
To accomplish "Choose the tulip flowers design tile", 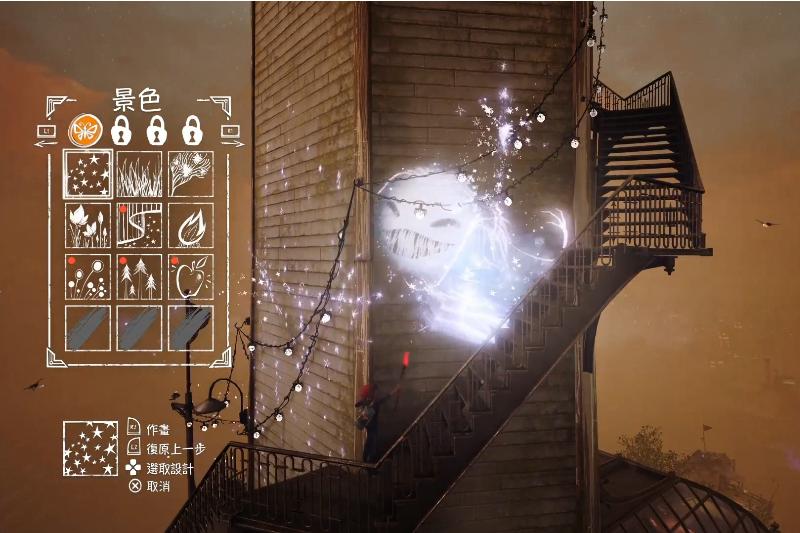I will click(87, 225).
